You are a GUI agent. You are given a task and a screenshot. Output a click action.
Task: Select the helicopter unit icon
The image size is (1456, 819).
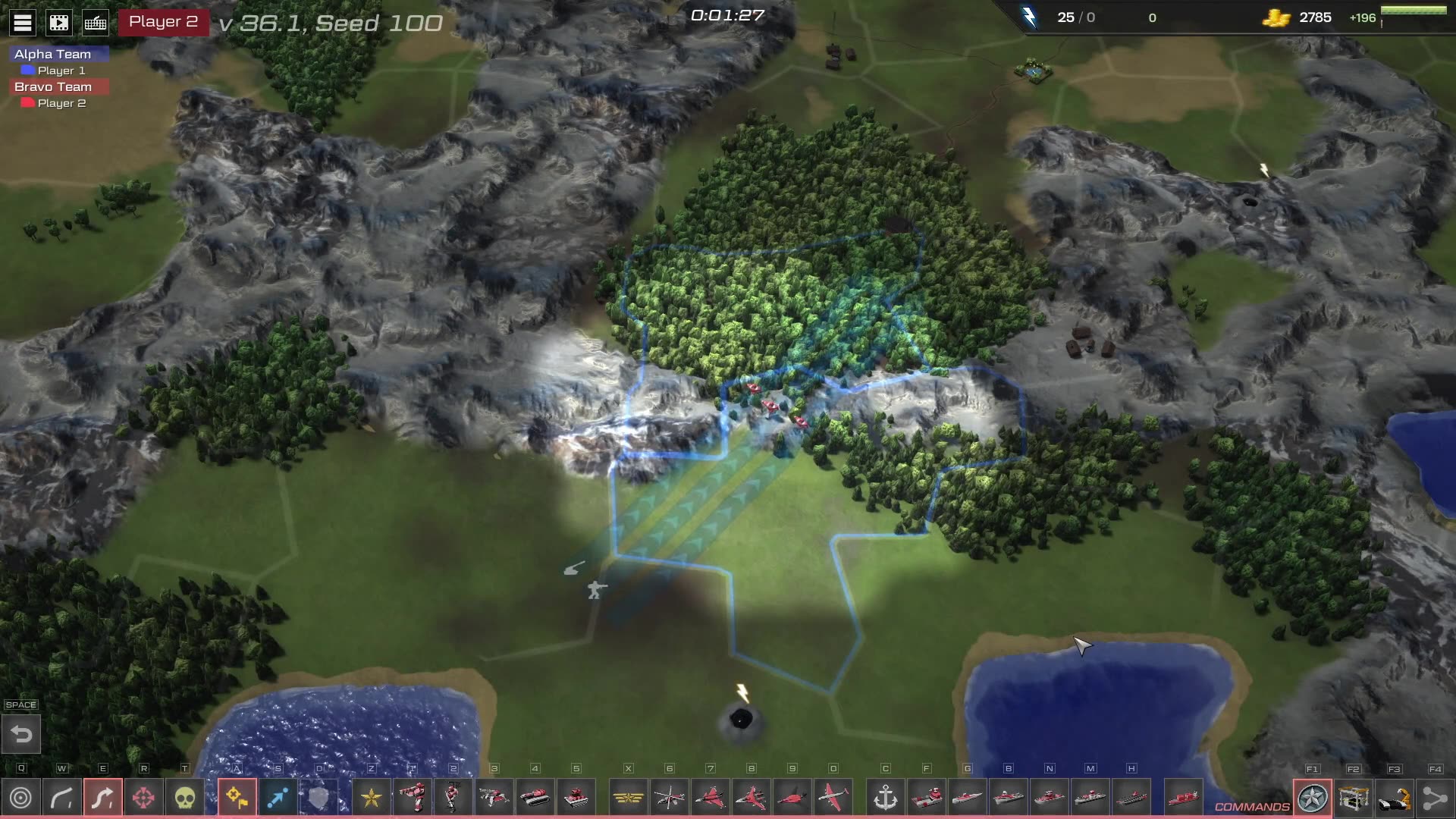pyautogui.click(x=670, y=798)
